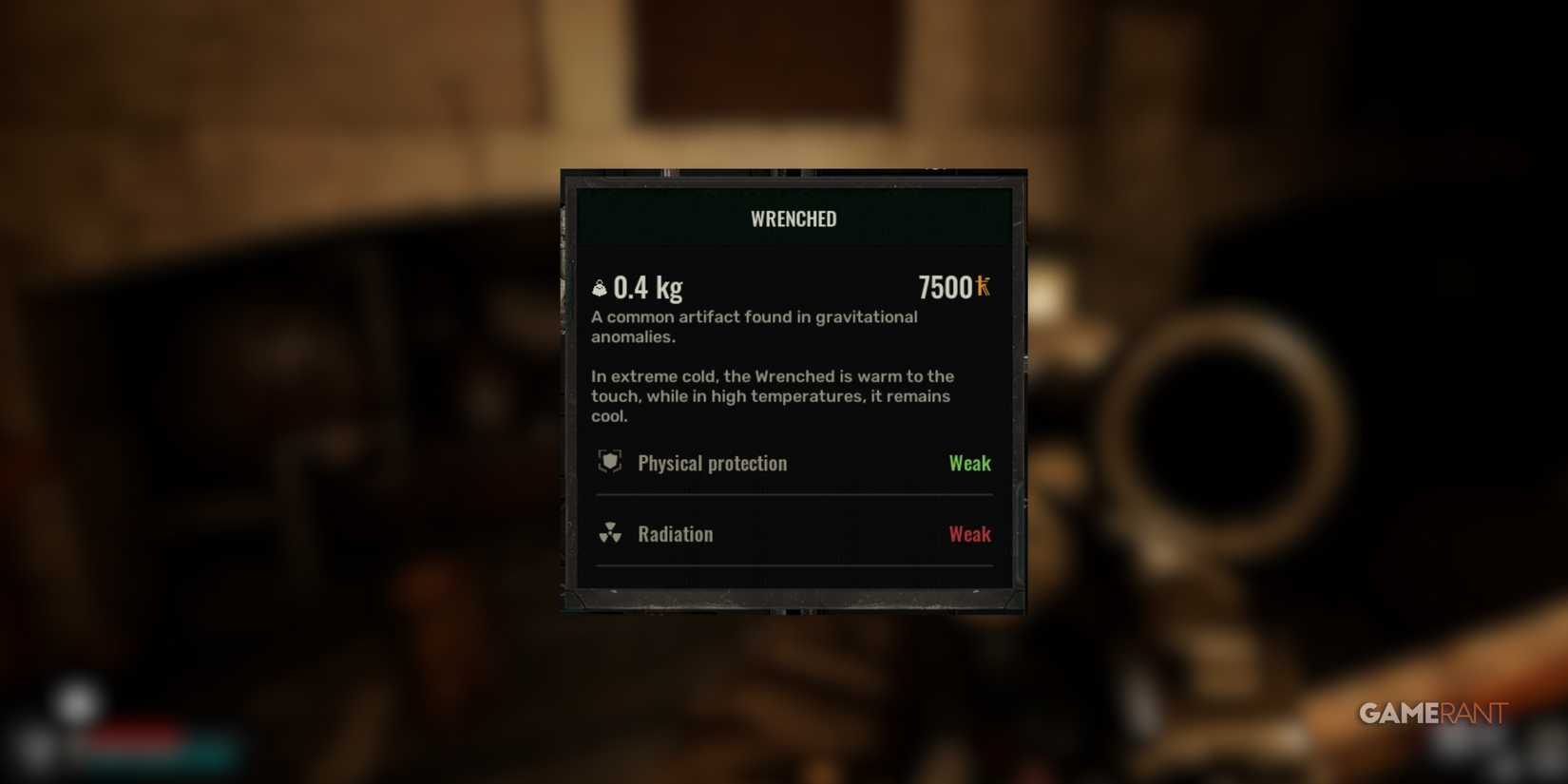Select the radiation hazard trefoil icon
The height and width of the screenshot is (784, 1568).
coord(612,534)
